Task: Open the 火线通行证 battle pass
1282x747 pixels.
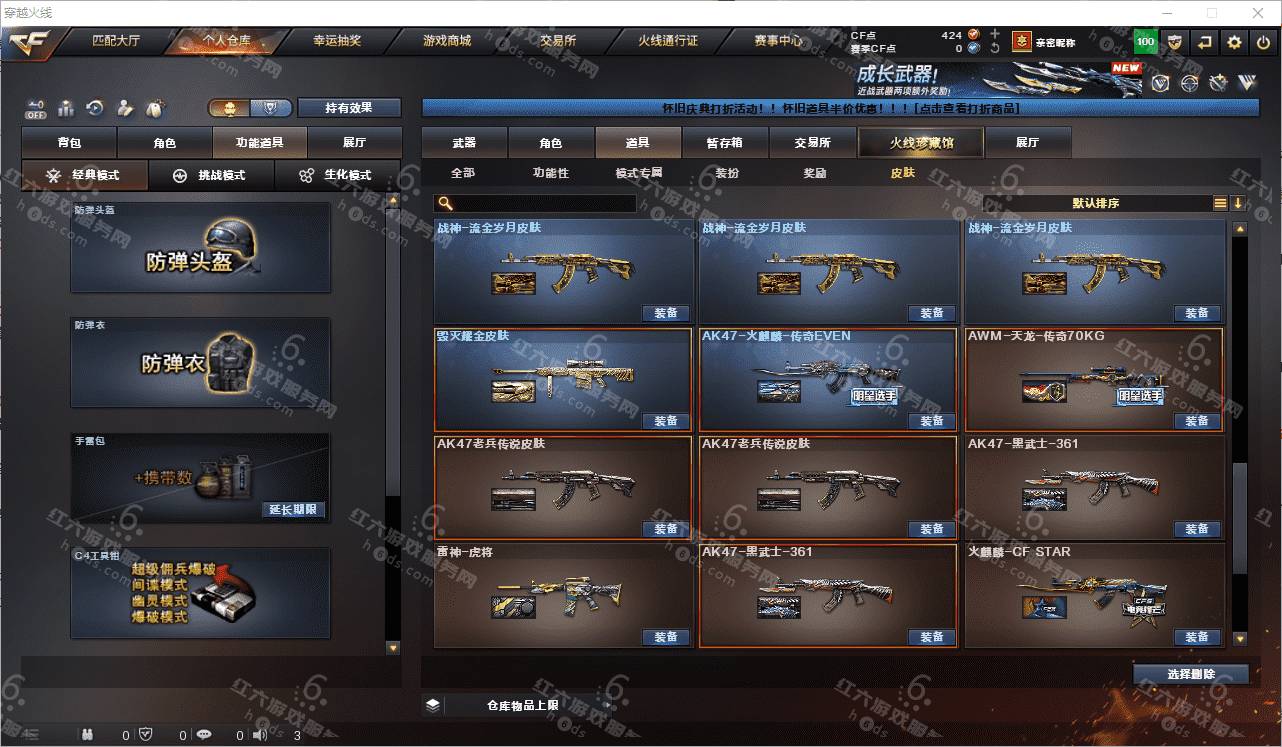Action: tap(668, 41)
